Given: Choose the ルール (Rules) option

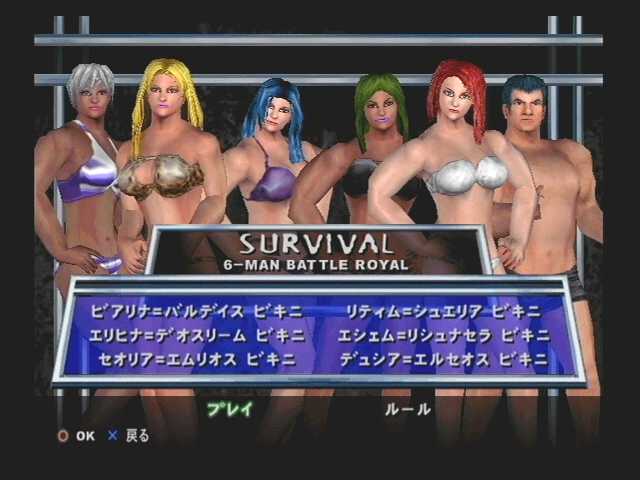Looking at the screenshot, I should (x=408, y=410).
